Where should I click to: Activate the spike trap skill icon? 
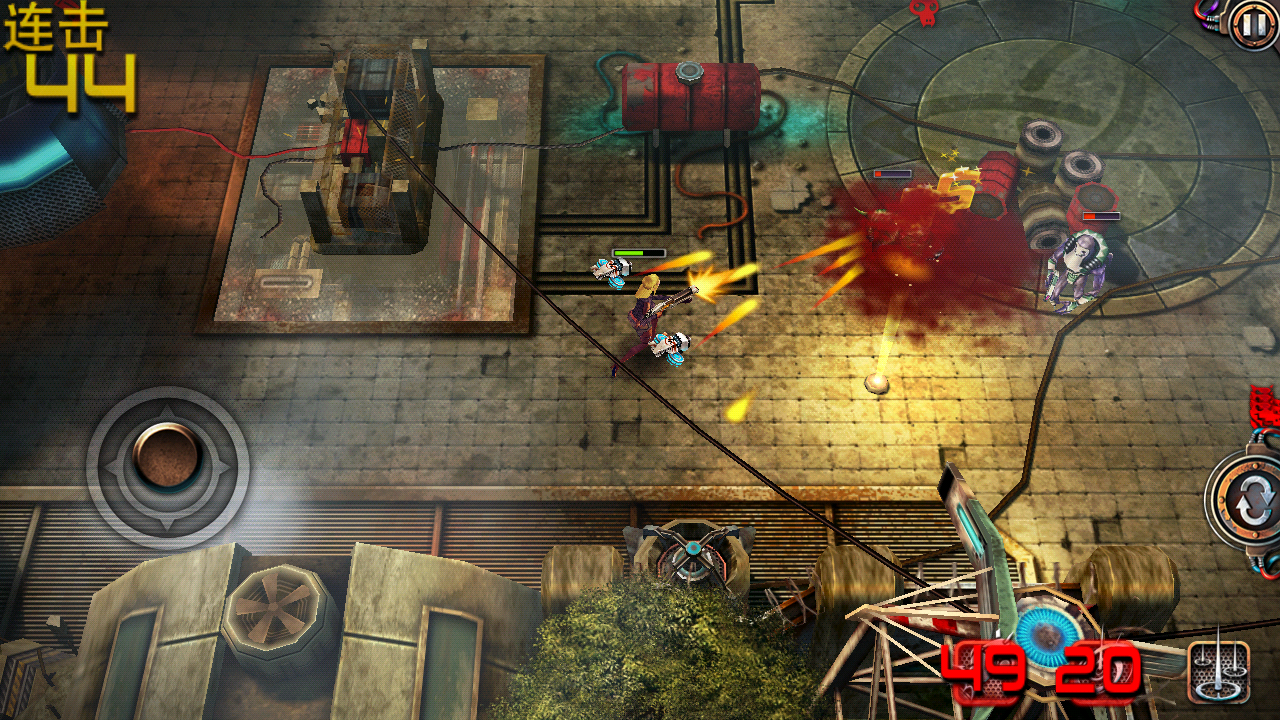(1218, 671)
